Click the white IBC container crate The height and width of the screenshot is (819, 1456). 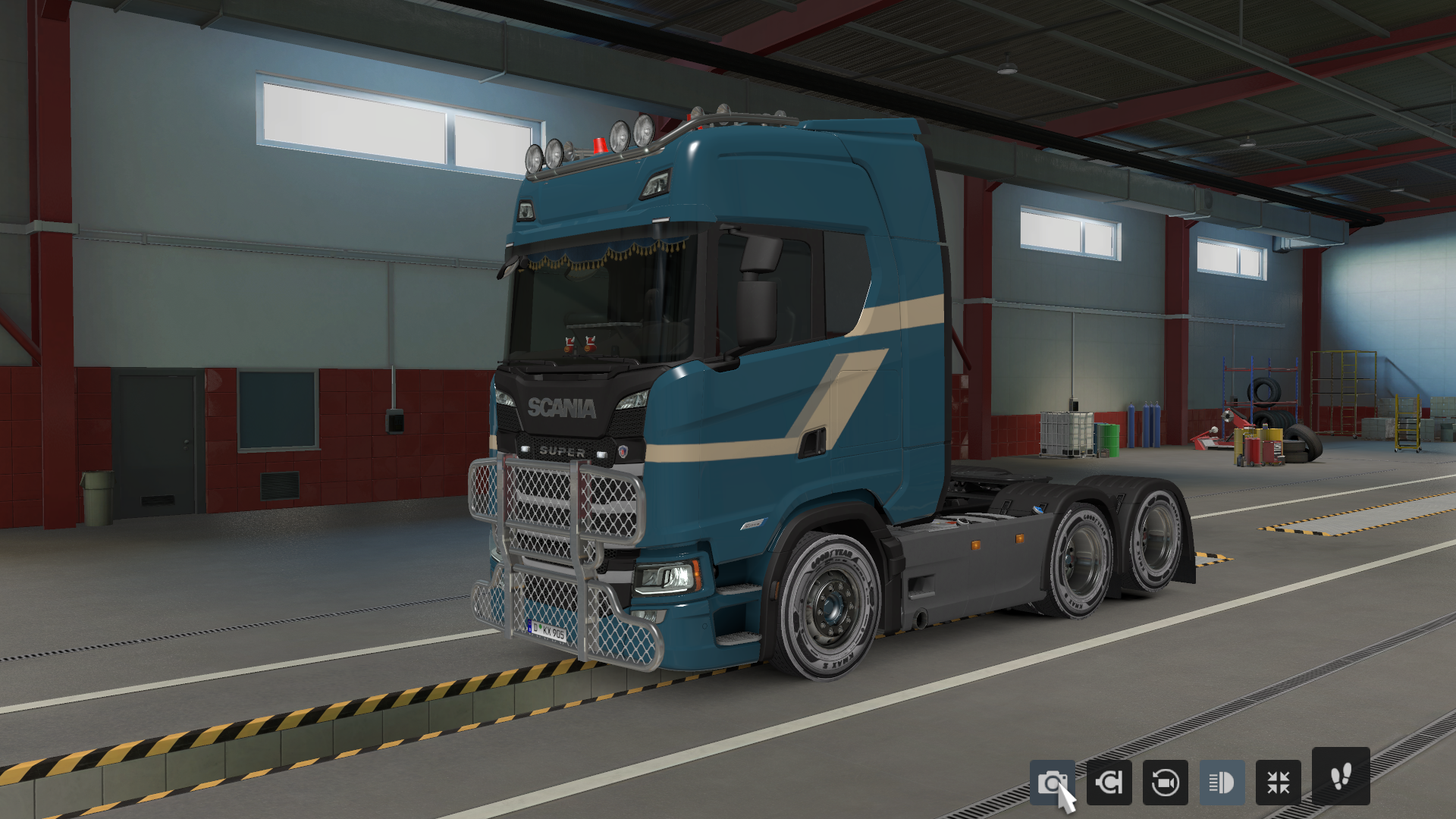click(1068, 434)
